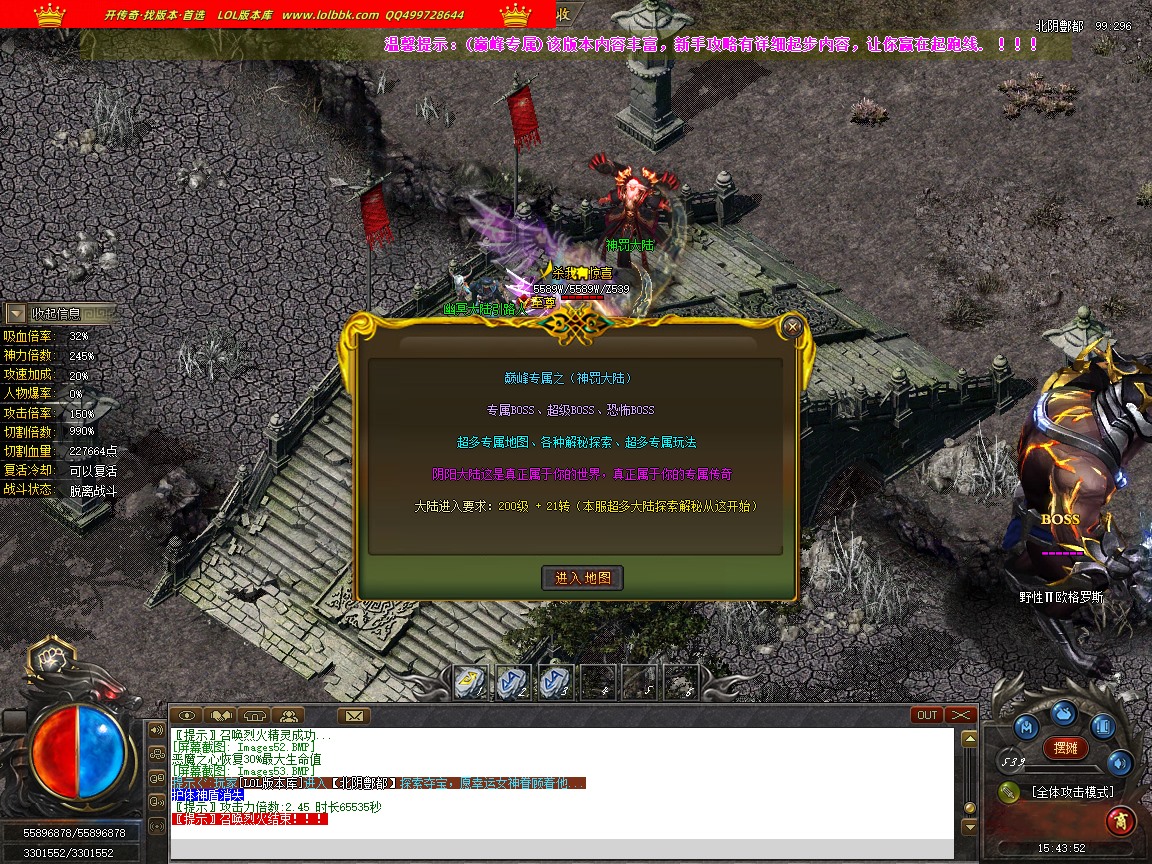
Task: Close the 神罚大陆 dialog with the X
Action: coord(793,326)
